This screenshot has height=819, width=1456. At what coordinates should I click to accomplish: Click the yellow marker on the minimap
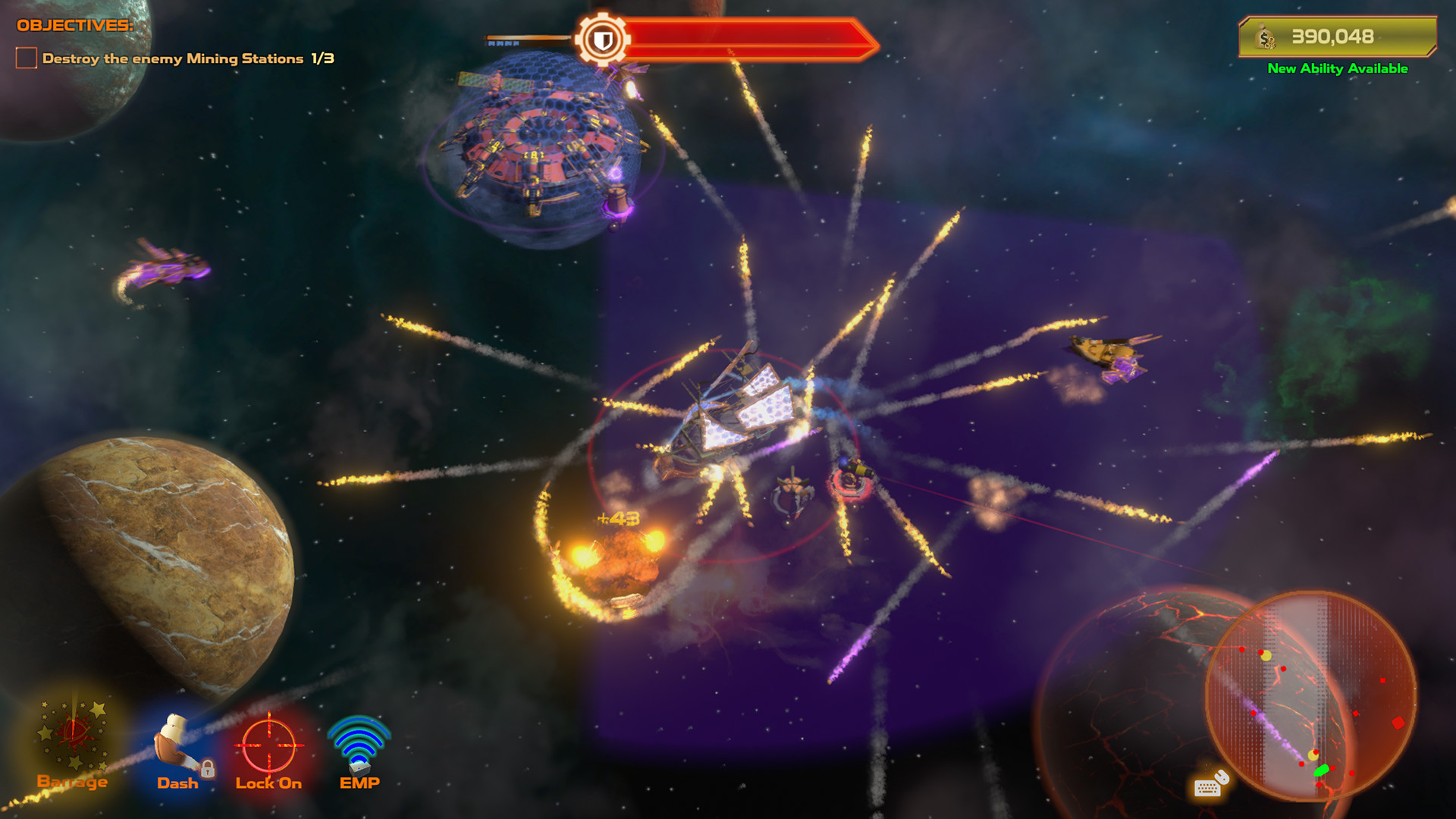pos(1266,655)
